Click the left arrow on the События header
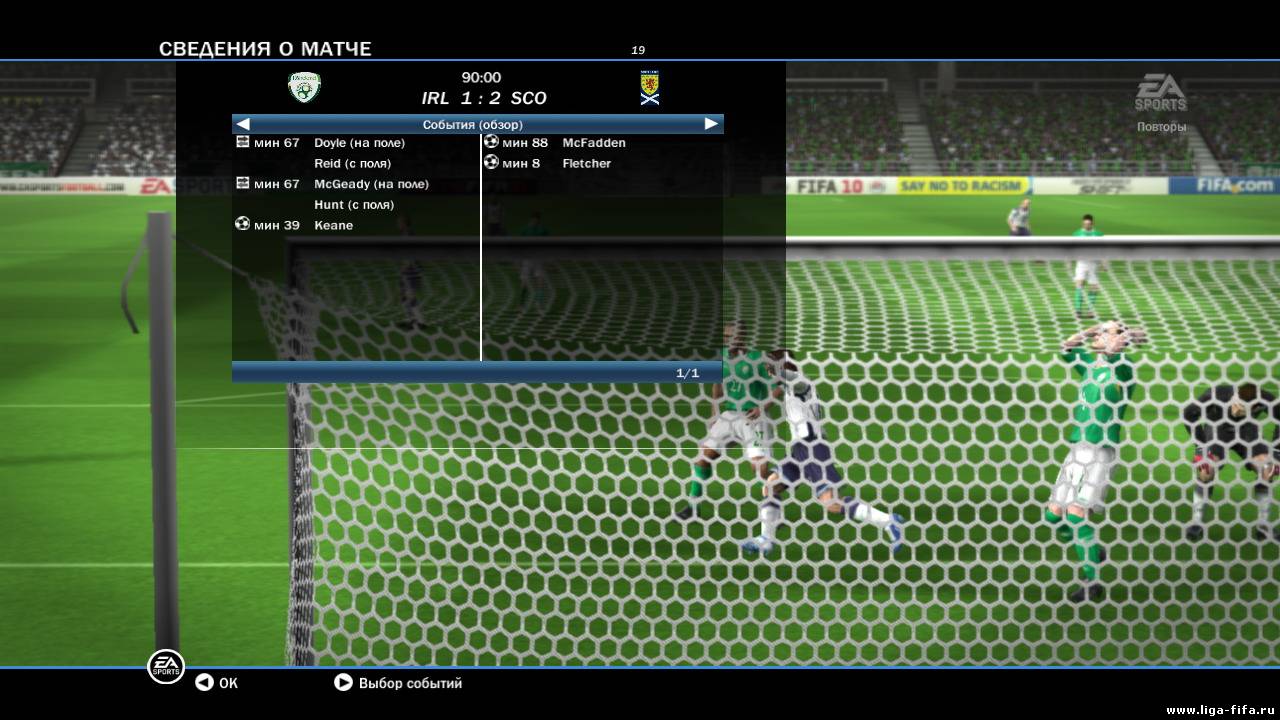1280x720 pixels. tap(243, 124)
